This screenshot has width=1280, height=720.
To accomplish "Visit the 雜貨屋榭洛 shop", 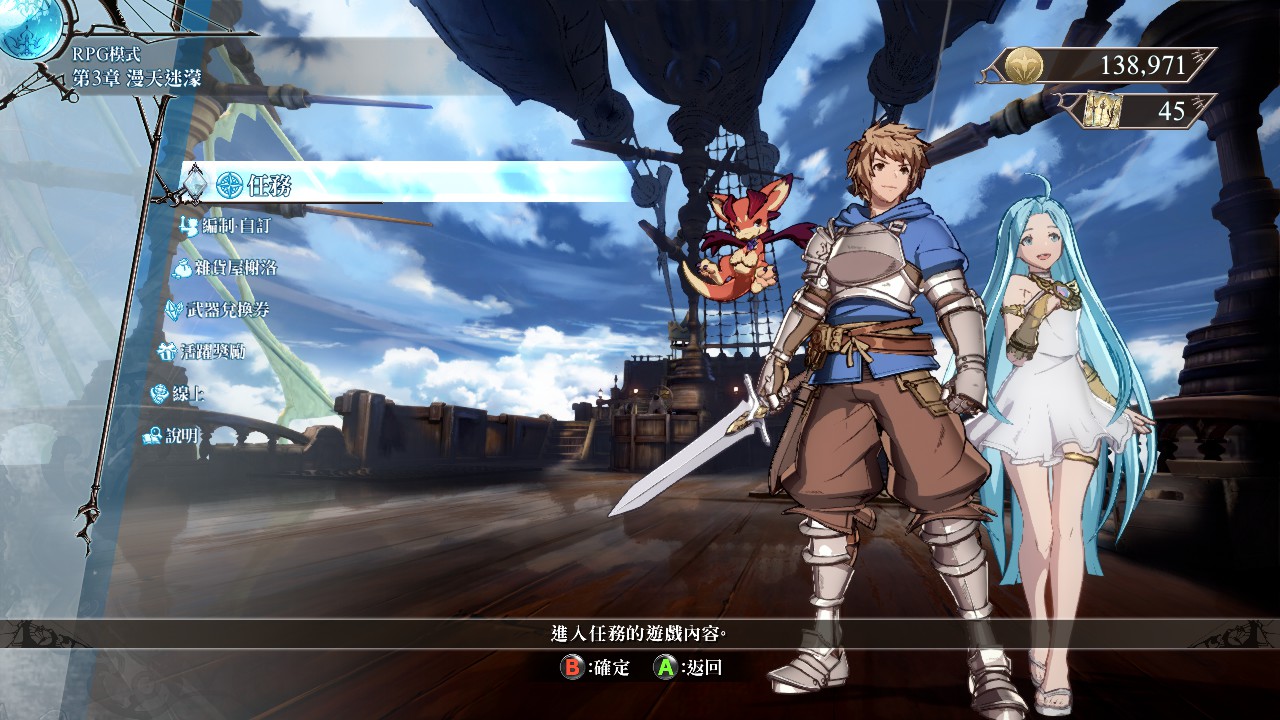I will point(226,268).
